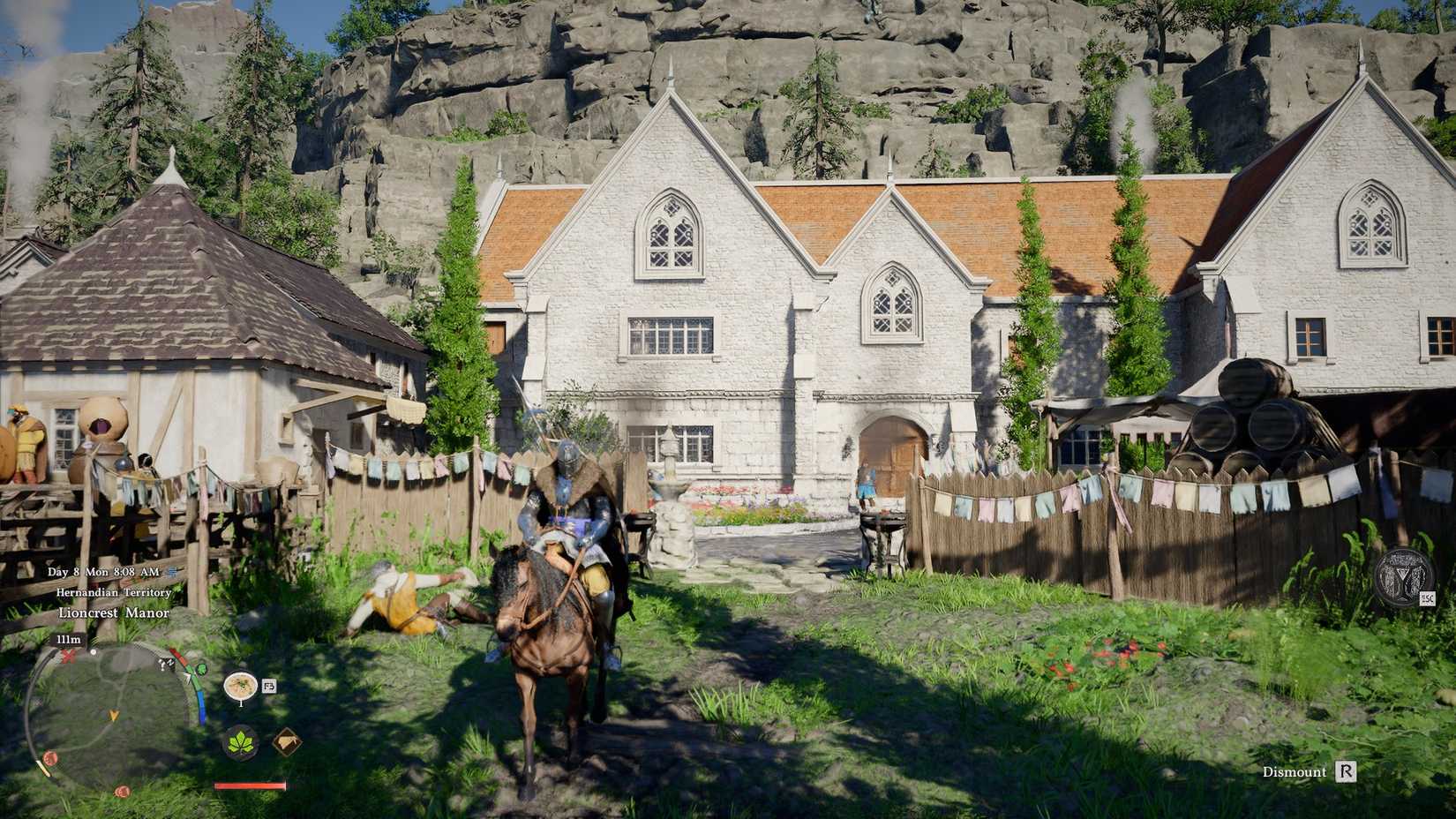Click the red X marker on the minimap

coord(67,657)
